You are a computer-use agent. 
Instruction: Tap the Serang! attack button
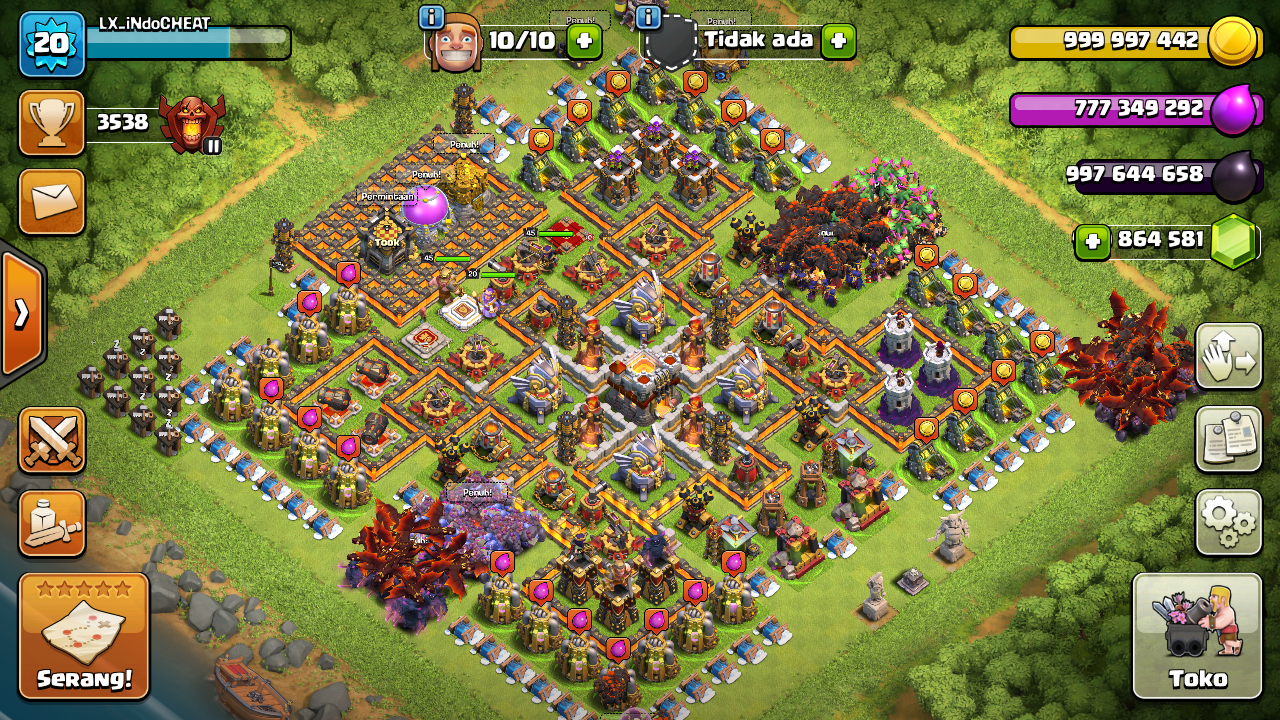(83, 635)
